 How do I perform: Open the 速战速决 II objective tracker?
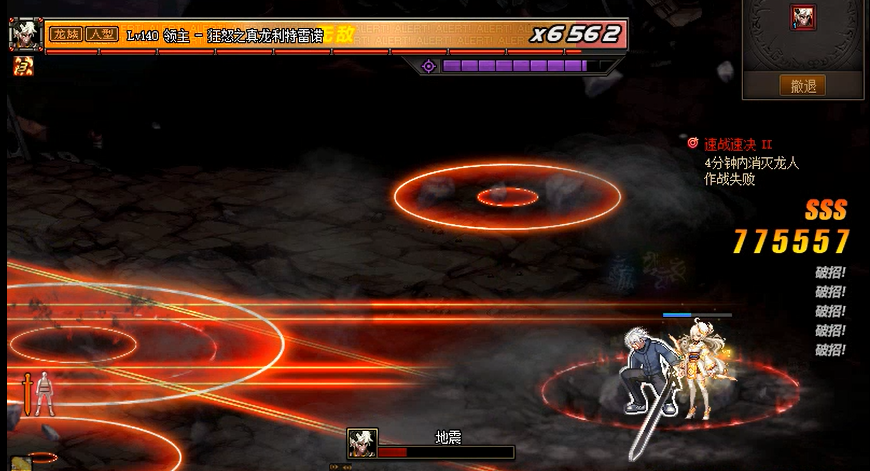coord(738,144)
